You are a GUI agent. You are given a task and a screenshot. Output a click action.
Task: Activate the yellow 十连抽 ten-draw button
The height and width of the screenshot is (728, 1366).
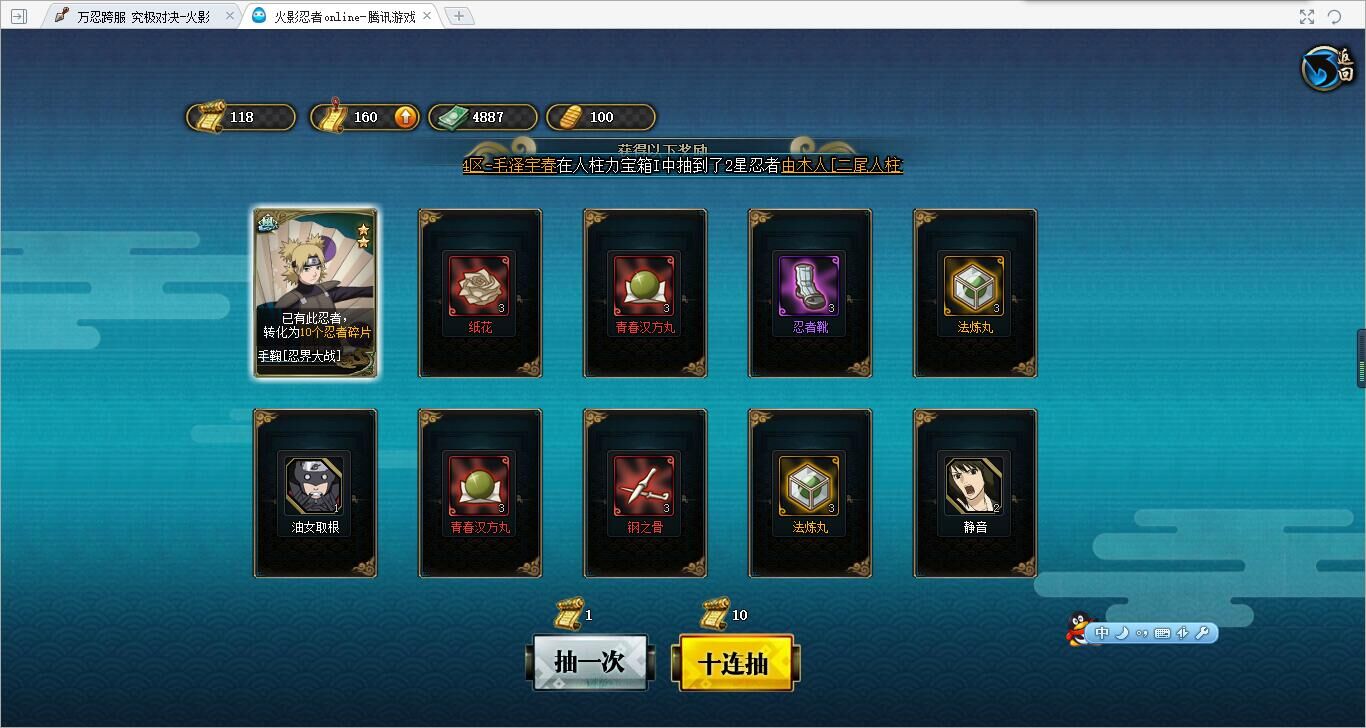(x=735, y=663)
